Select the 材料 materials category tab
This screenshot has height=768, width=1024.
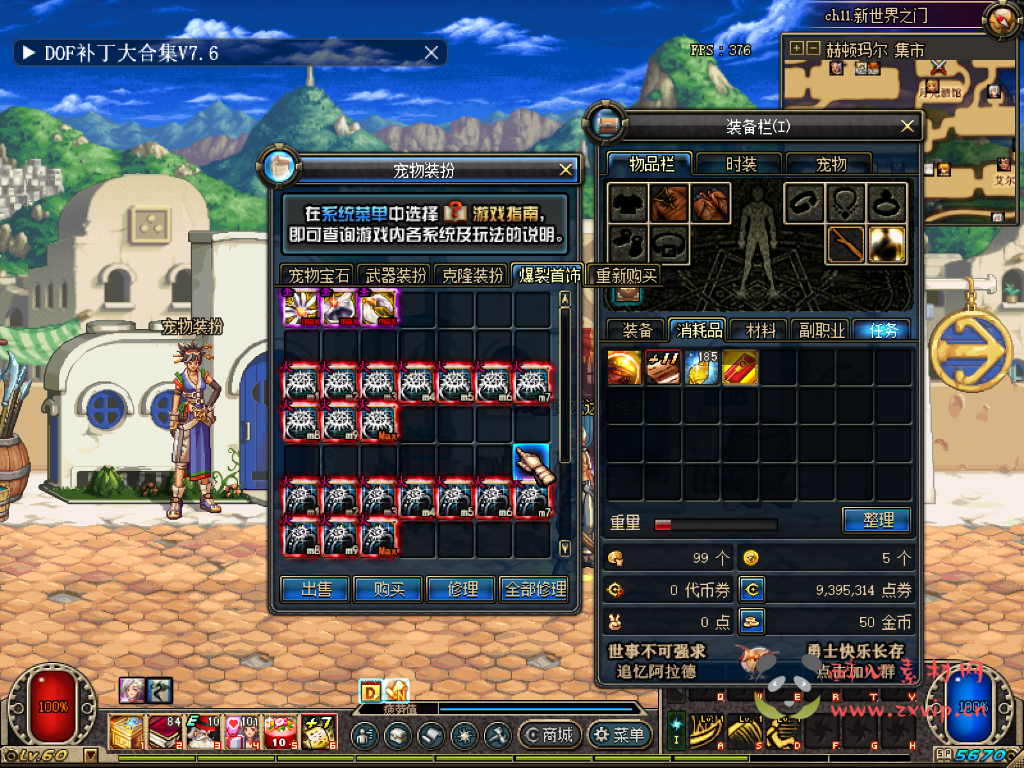tap(759, 330)
